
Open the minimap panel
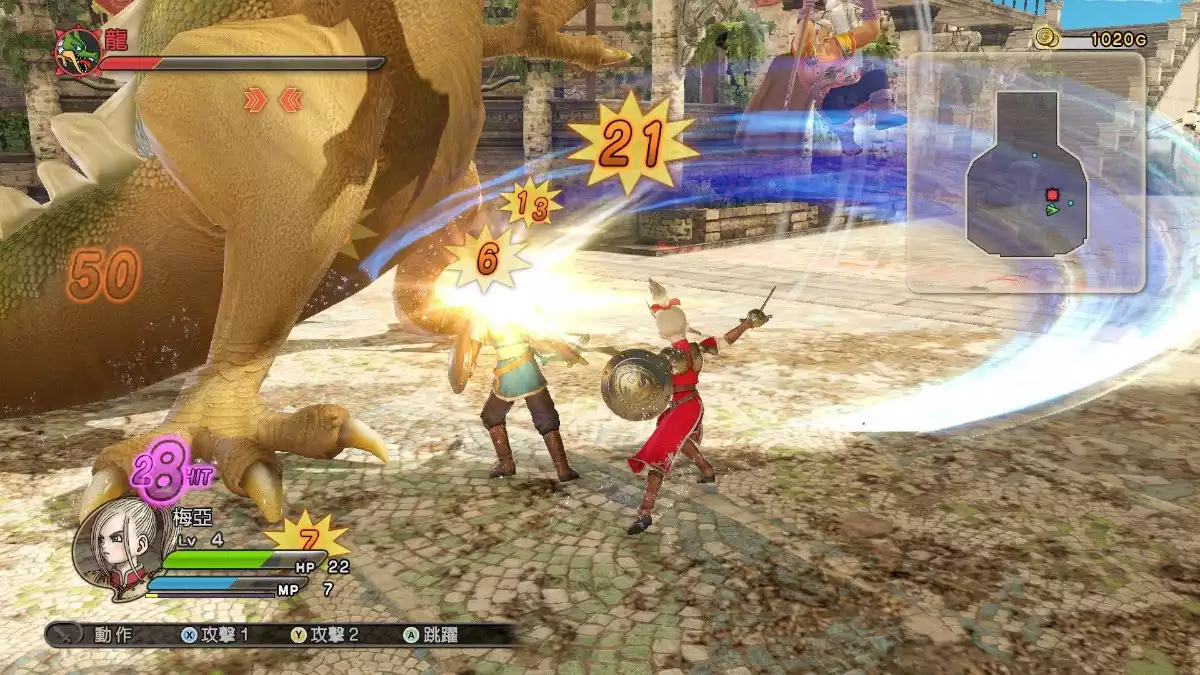click(1025, 172)
